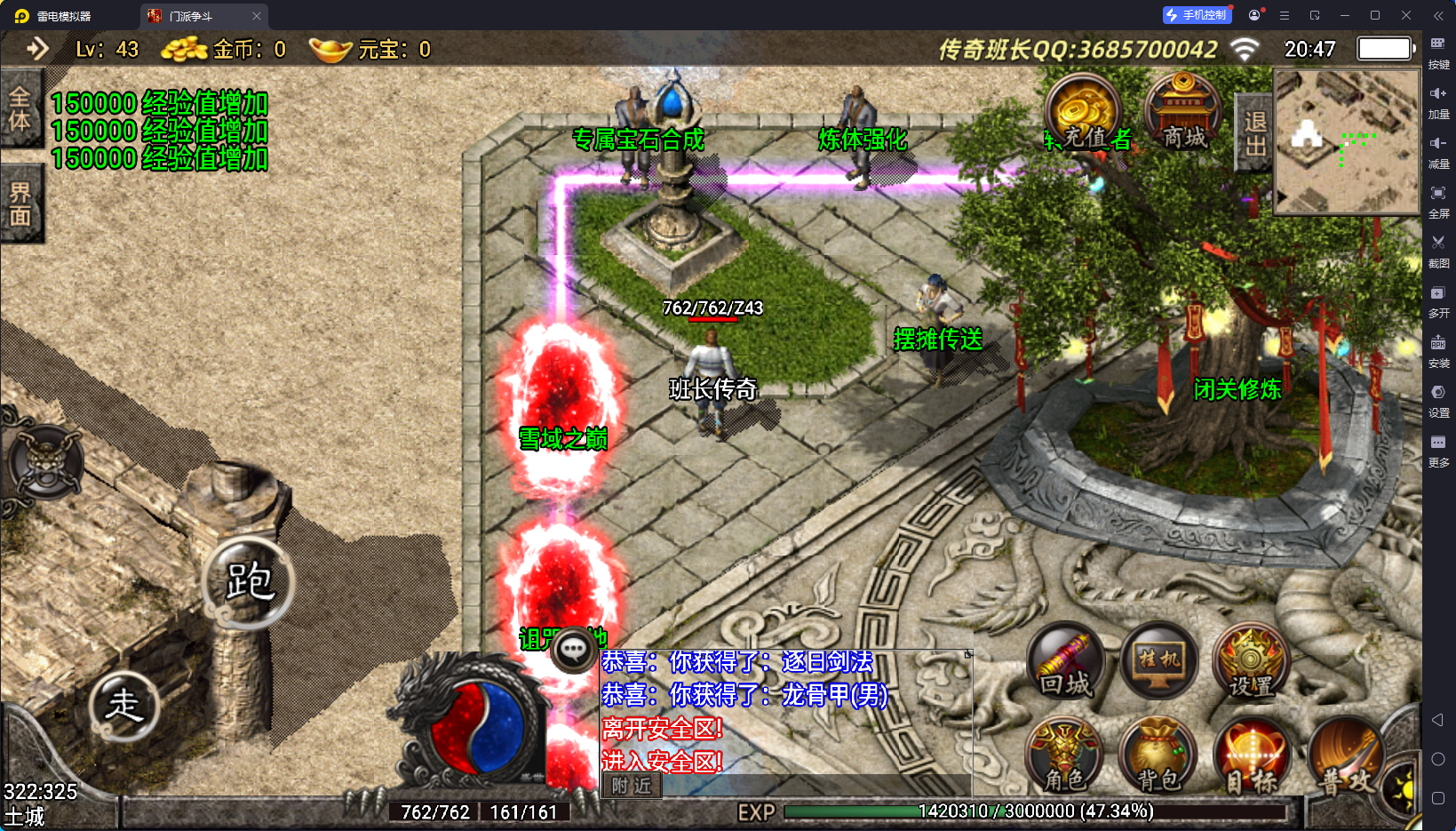Open the chat speech bubble button
The width and height of the screenshot is (1456, 831).
click(573, 650)
